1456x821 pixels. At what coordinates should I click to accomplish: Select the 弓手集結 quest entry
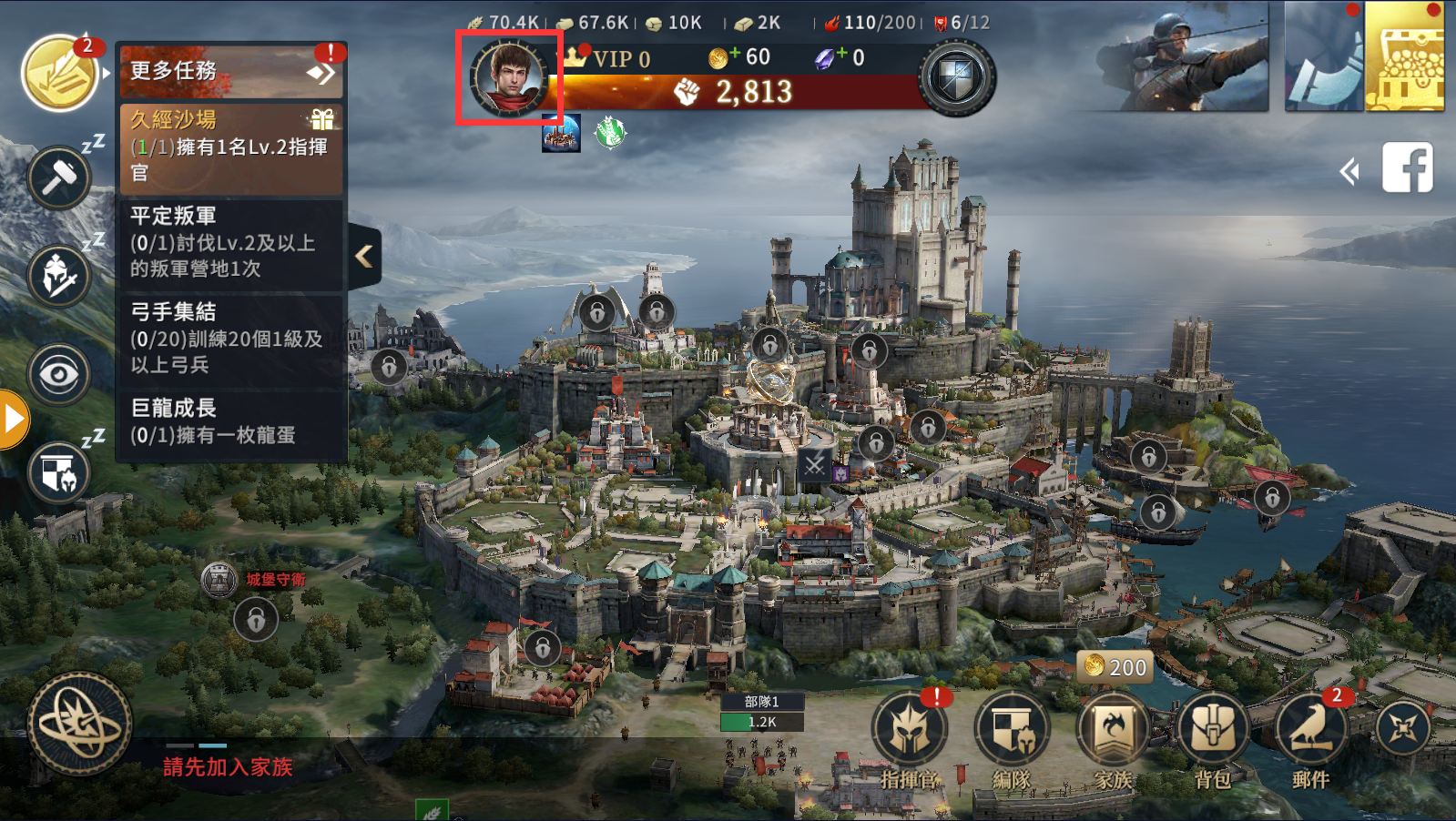[231, 339]
